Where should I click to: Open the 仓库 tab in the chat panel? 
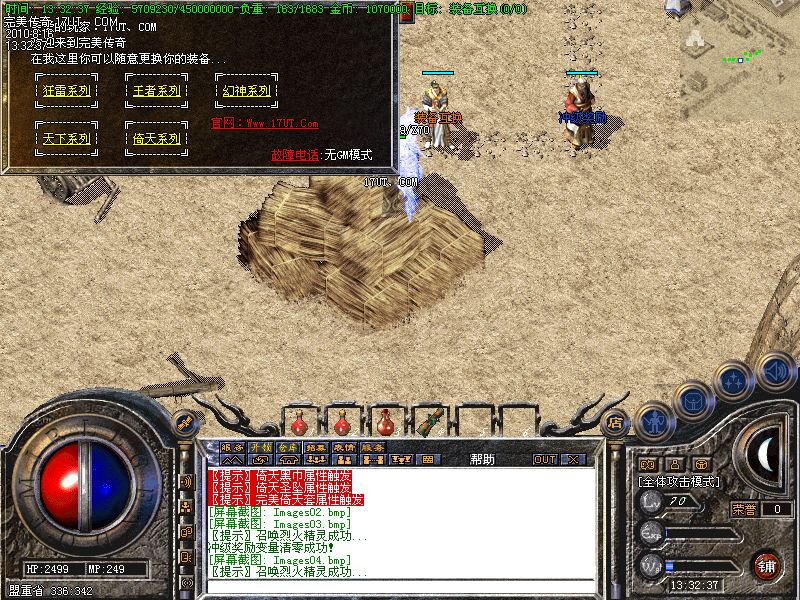tap(288, 447)
